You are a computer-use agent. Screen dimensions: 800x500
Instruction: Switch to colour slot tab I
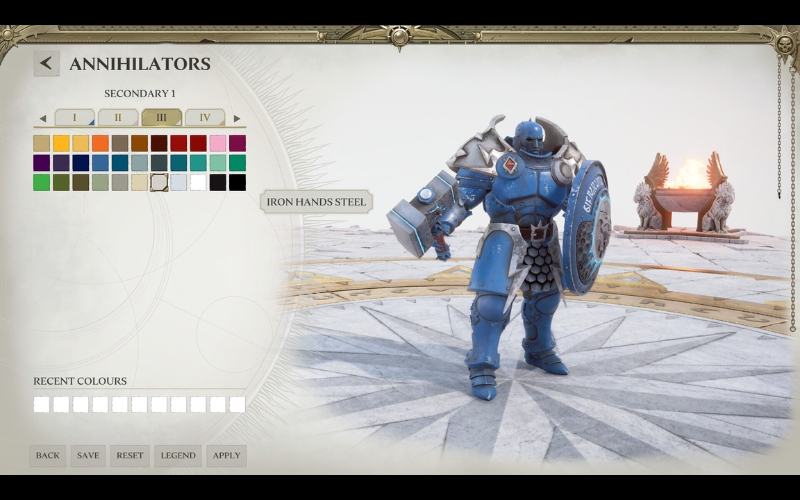pyautogui.click(x=74, y=118)
